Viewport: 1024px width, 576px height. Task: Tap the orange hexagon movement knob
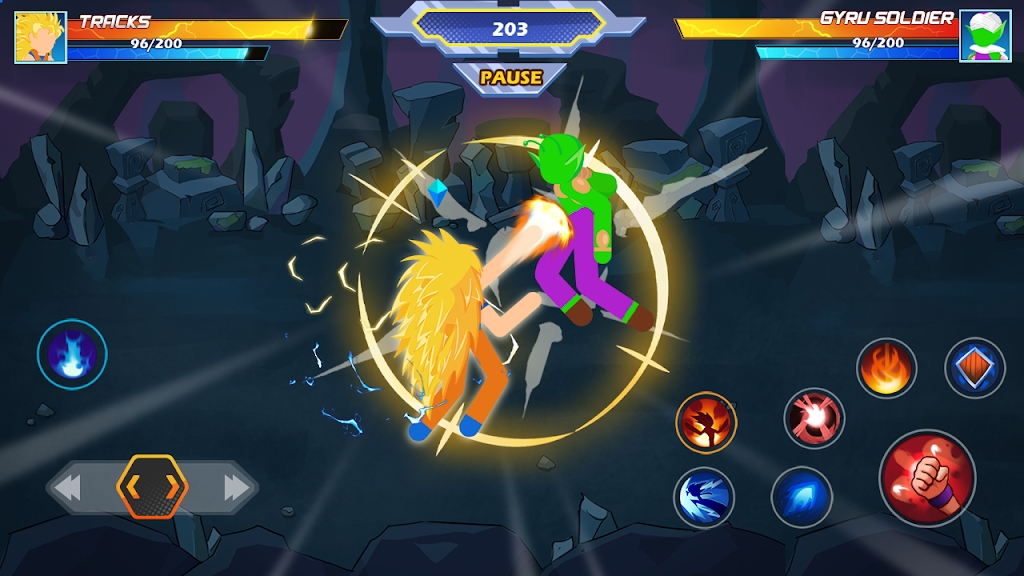(x=152, y=487)
